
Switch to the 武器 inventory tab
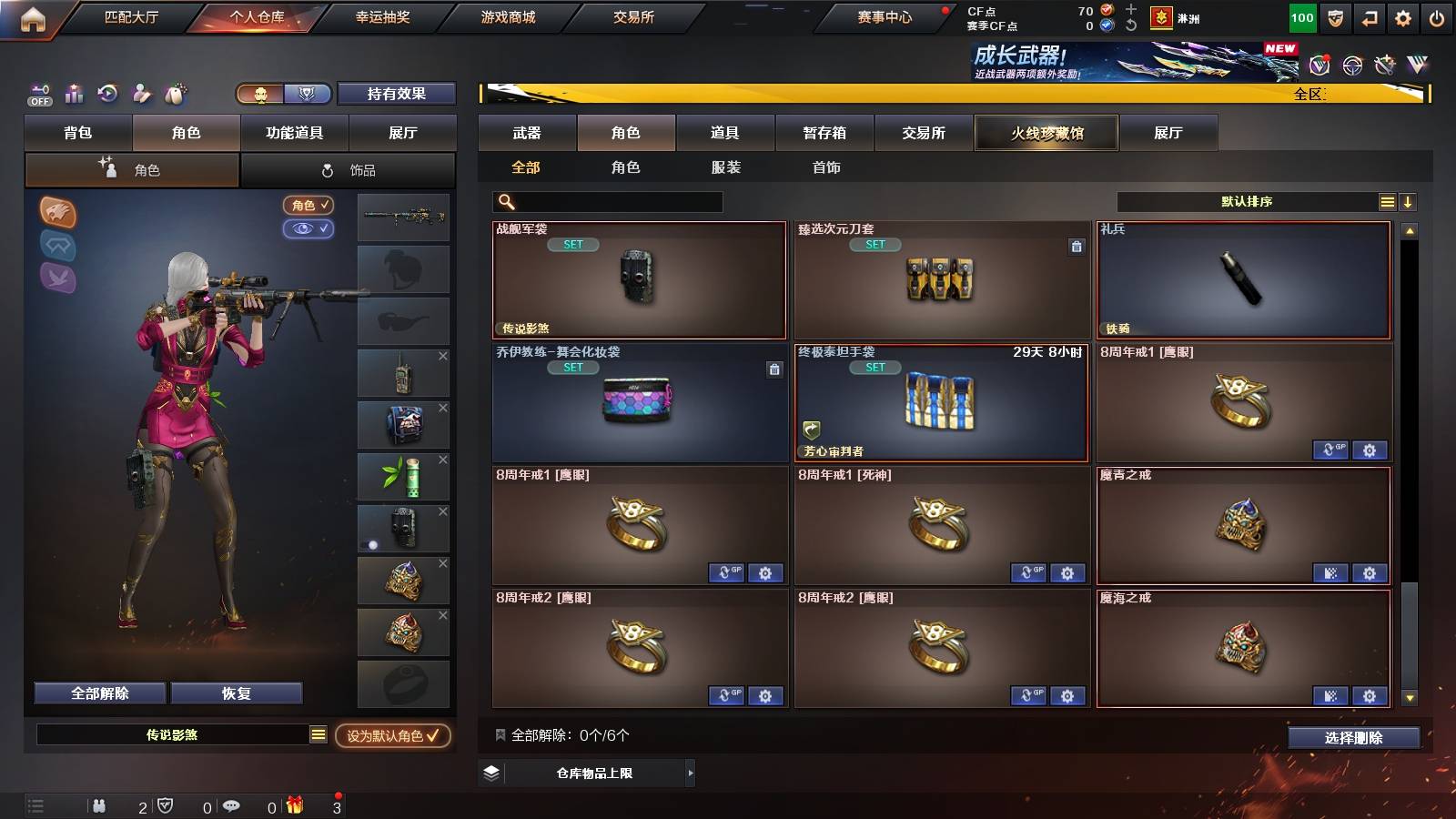click(x=528, y=133)
